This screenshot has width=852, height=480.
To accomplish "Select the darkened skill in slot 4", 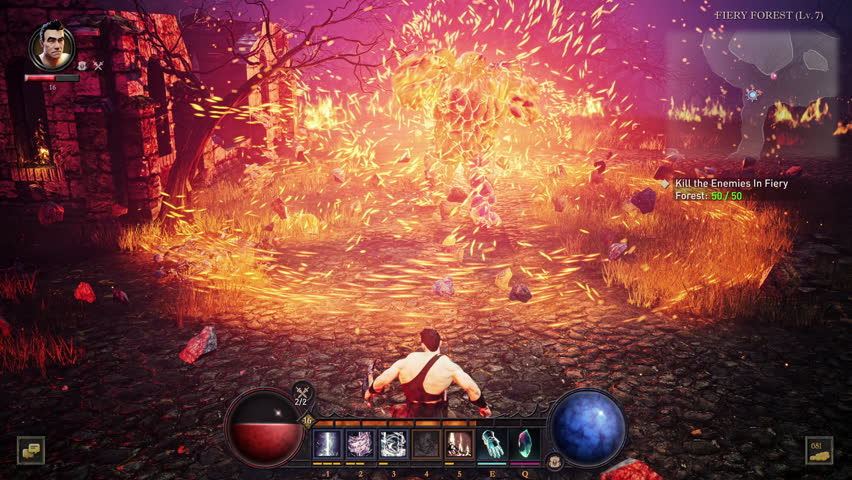I will [x=426, y=444].
